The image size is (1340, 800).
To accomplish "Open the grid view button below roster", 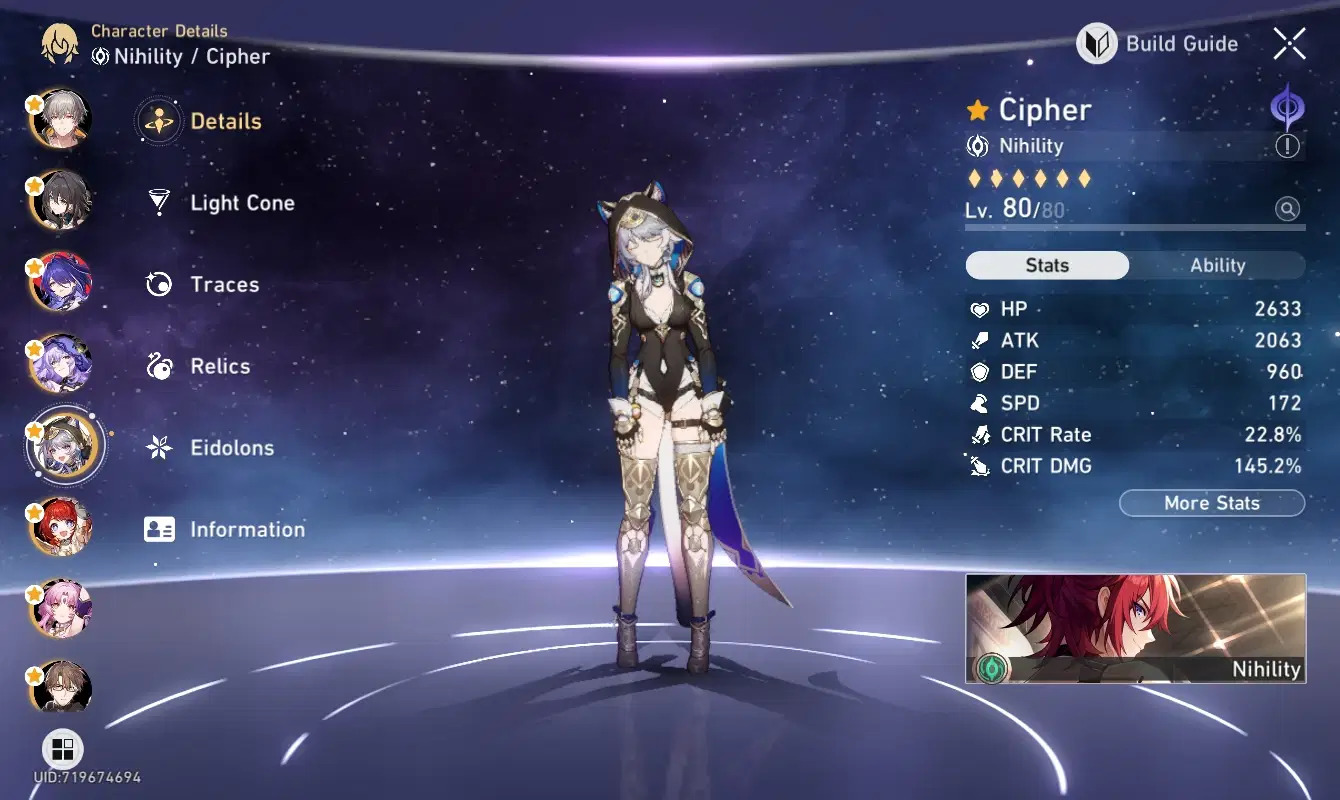I will pyautogui.click(x=62, y=749).
